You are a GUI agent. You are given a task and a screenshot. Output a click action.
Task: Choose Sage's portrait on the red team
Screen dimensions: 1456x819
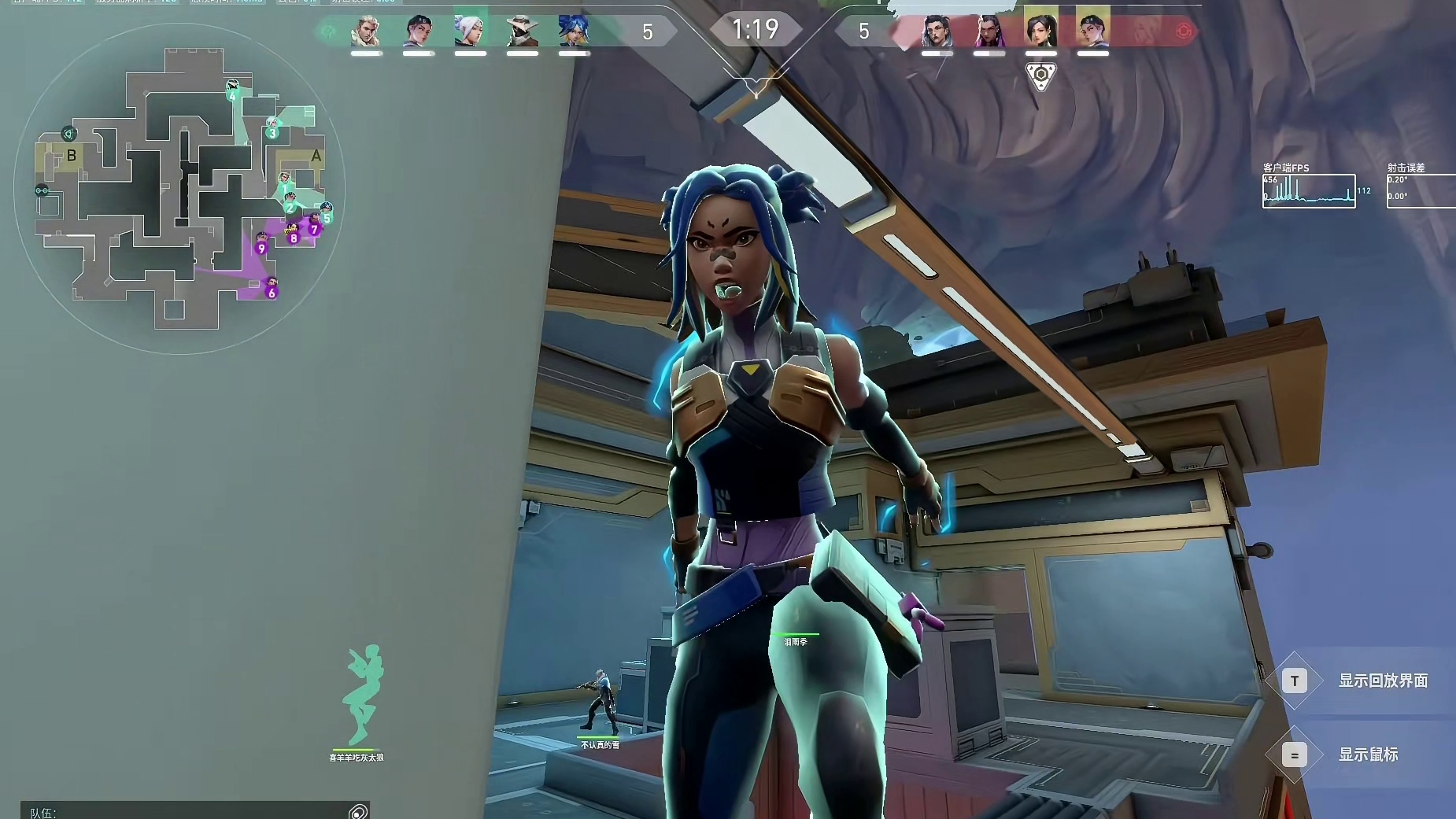1040,30
